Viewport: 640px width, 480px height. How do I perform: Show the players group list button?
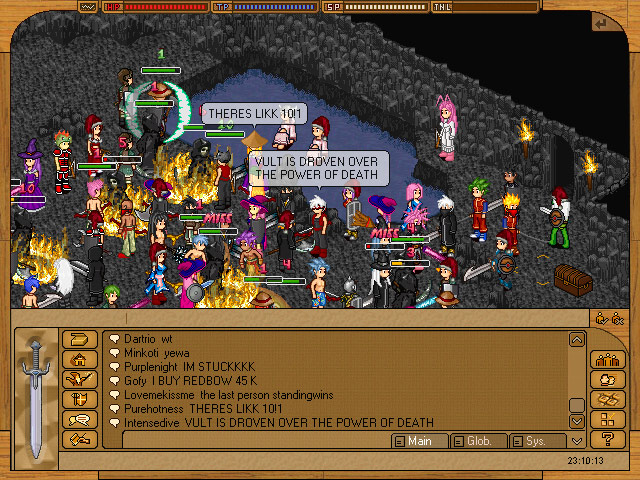(x=607, y=360)
